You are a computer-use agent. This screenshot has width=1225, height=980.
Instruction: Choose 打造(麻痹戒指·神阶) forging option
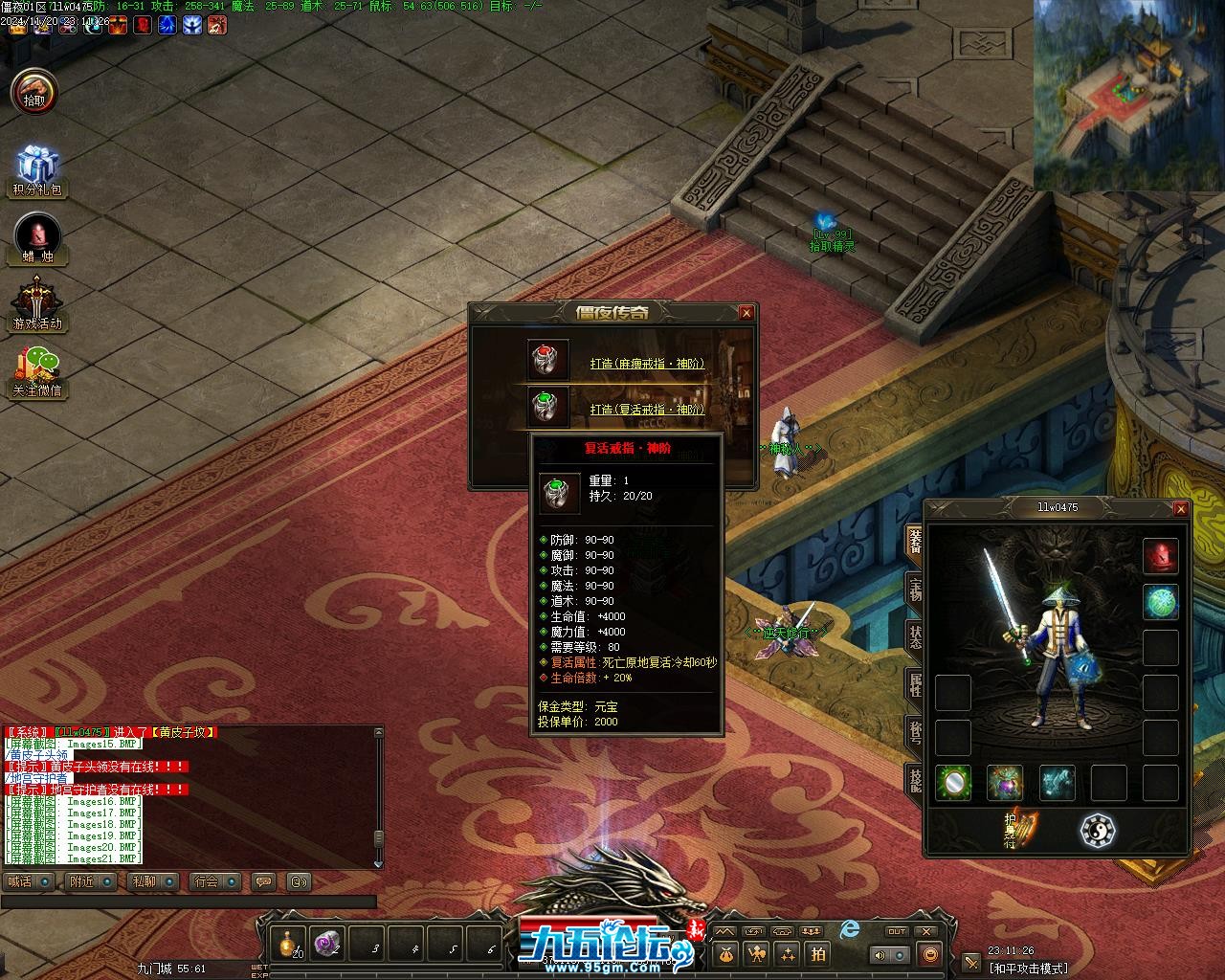click(x=647, y=364)
